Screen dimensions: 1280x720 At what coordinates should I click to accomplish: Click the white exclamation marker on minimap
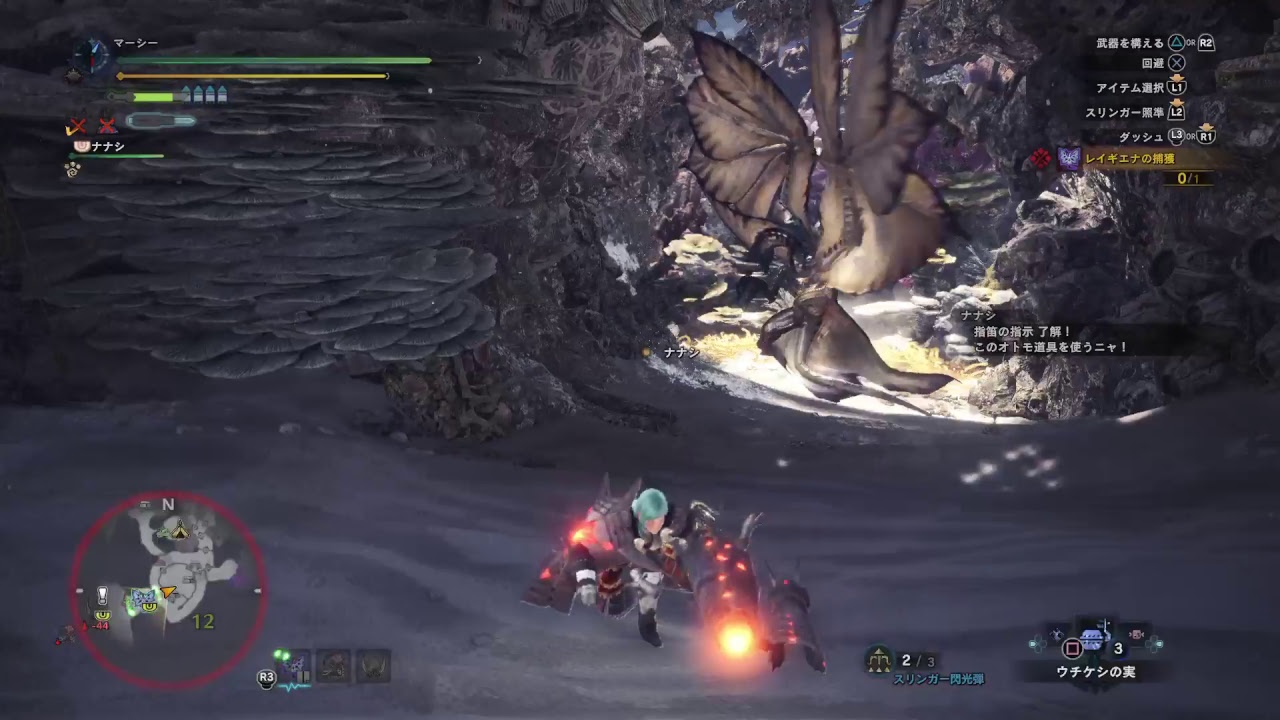102,594
